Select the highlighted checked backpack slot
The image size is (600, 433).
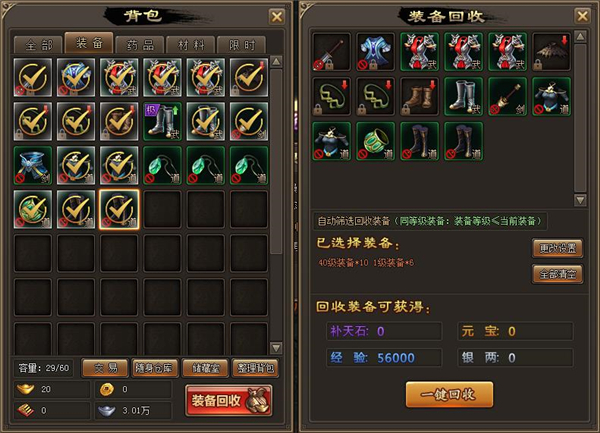[x=118, y=210]
